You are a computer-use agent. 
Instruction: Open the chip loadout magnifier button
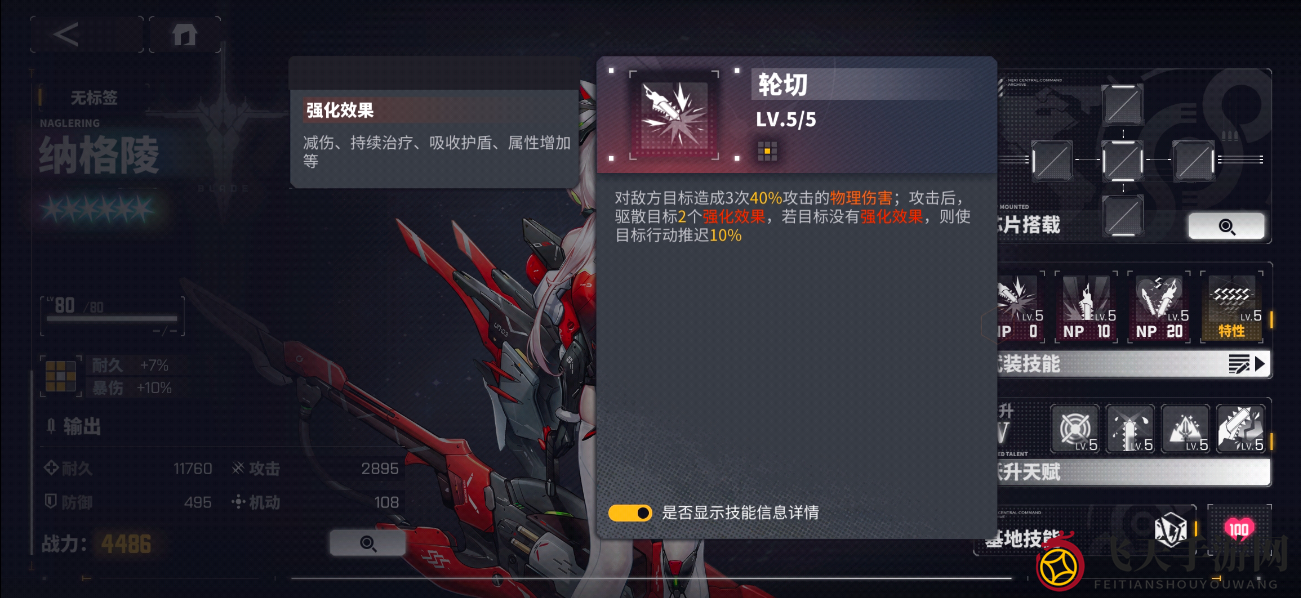click(1226, 226)
